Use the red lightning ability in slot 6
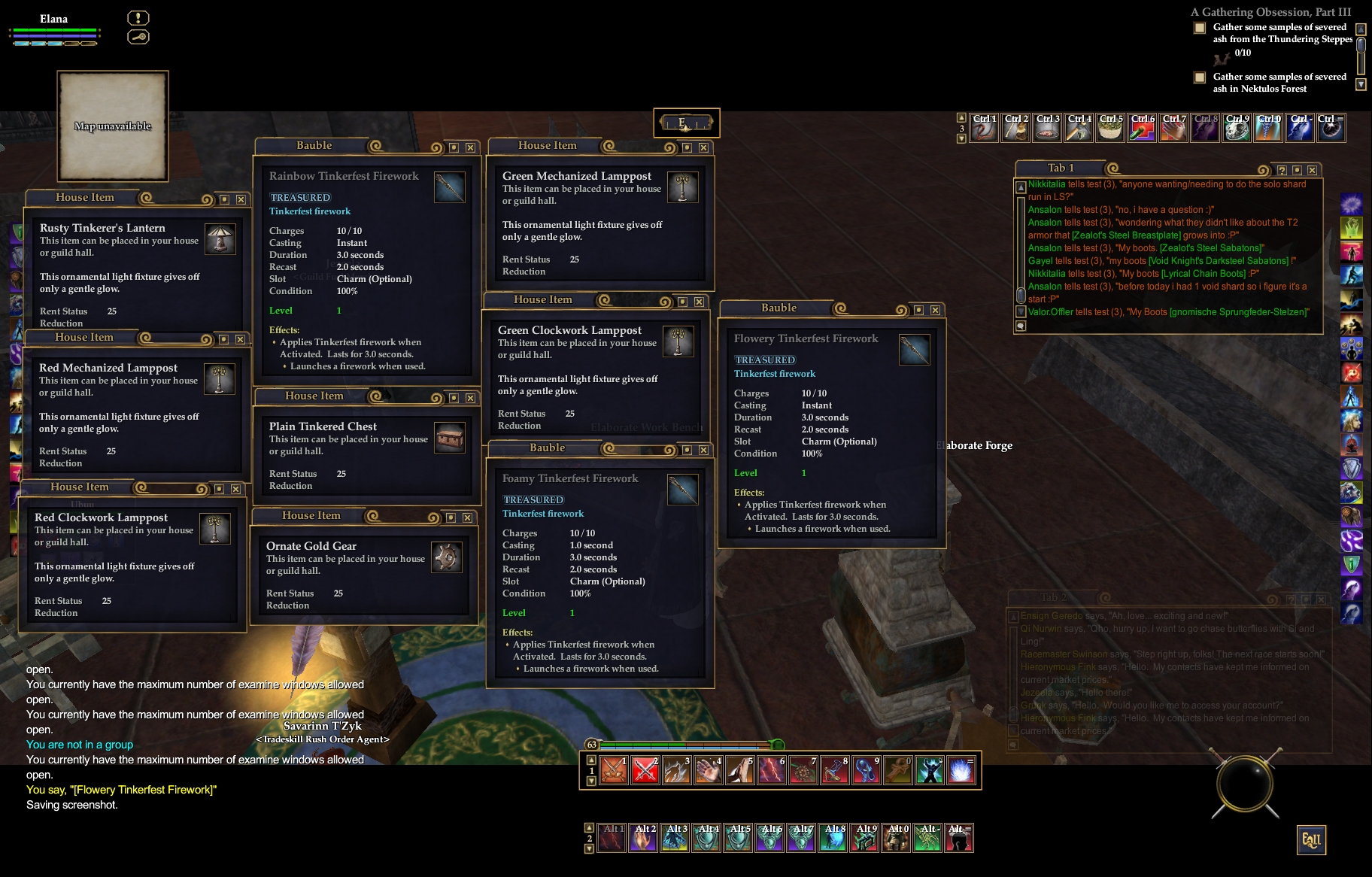Viewport: 1372px width, 877px height. pos(772,770)
